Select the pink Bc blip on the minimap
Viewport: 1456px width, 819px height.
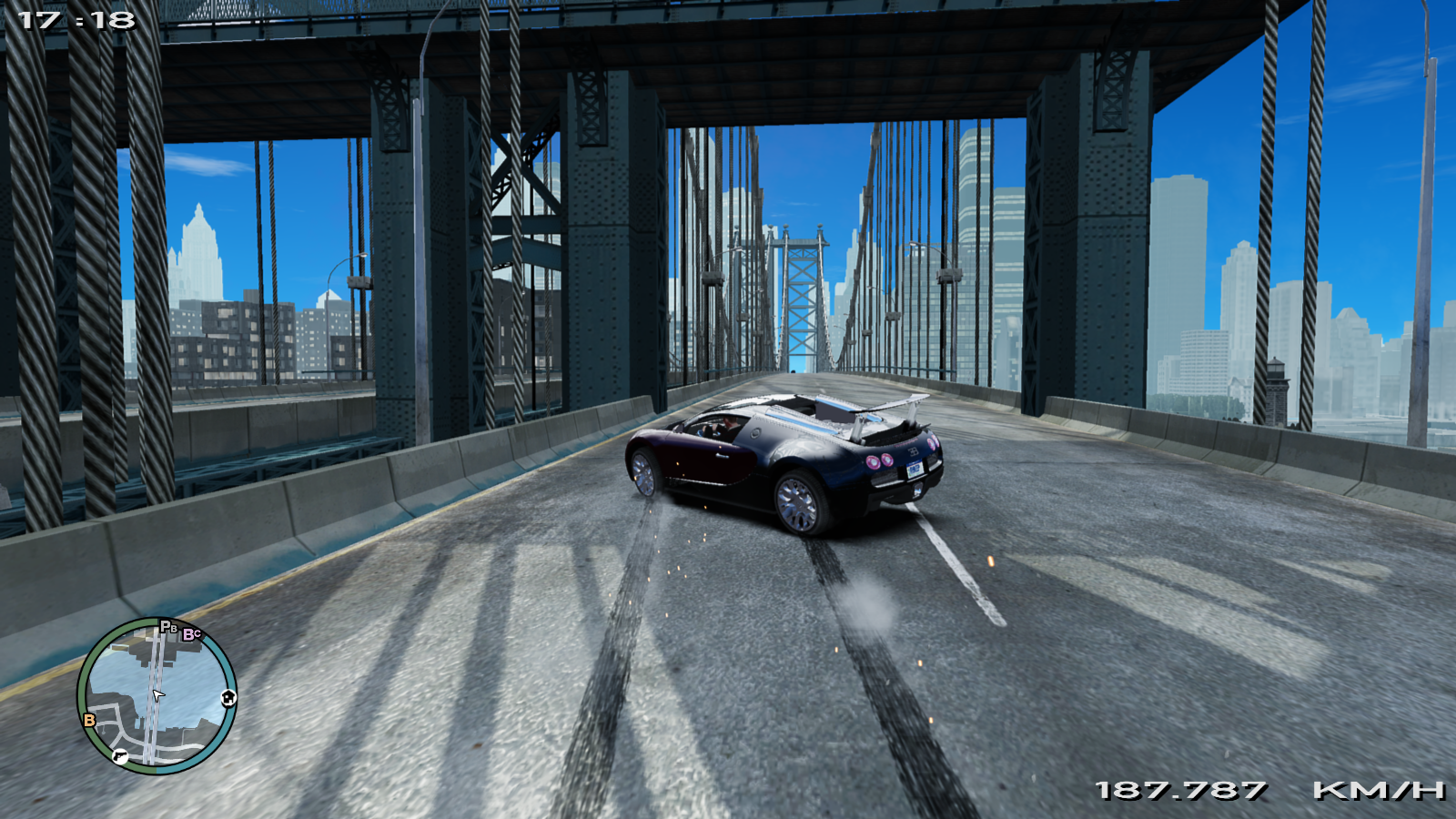coord(191,634)
